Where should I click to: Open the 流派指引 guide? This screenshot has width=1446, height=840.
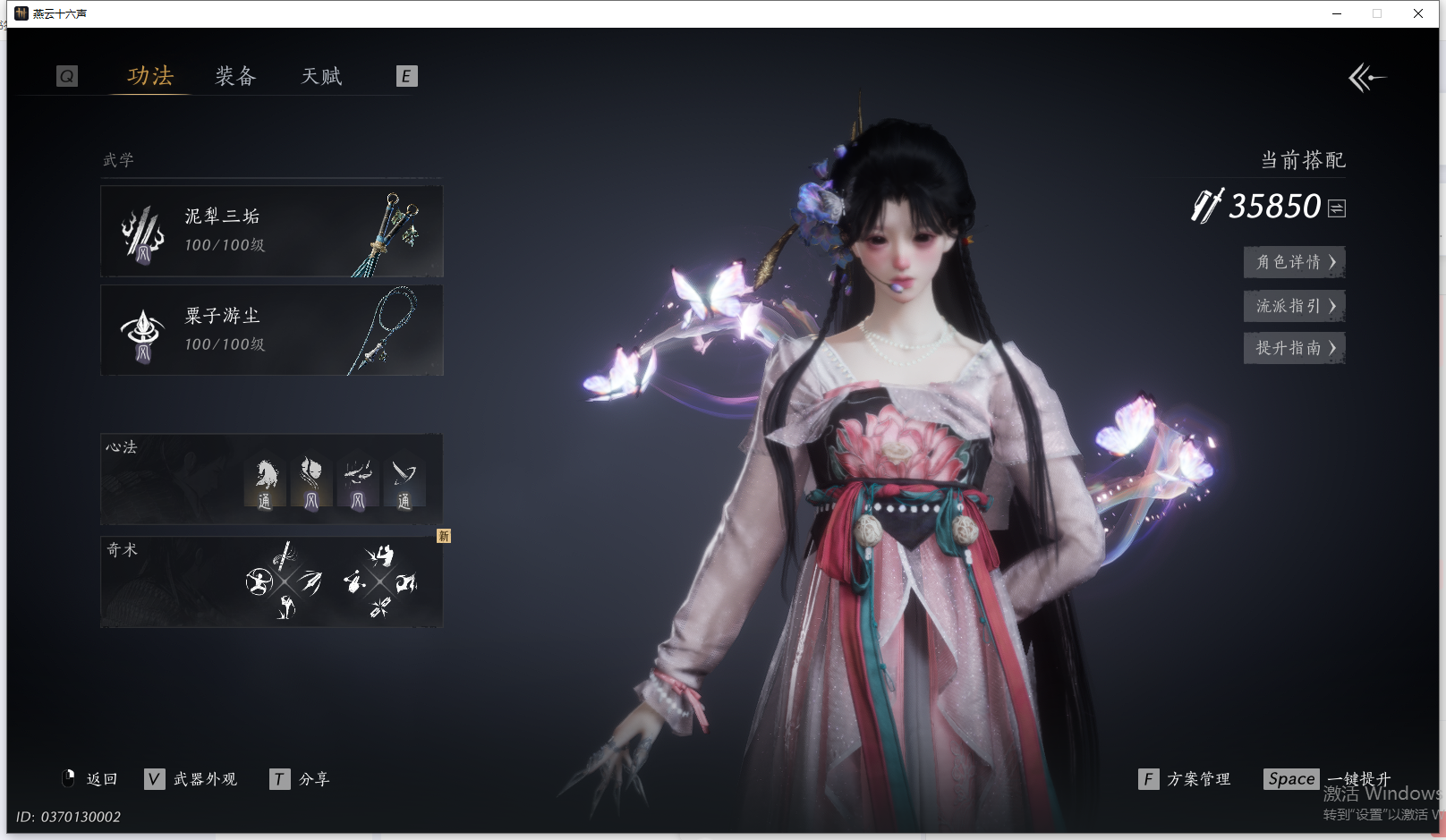[1294, 306]
